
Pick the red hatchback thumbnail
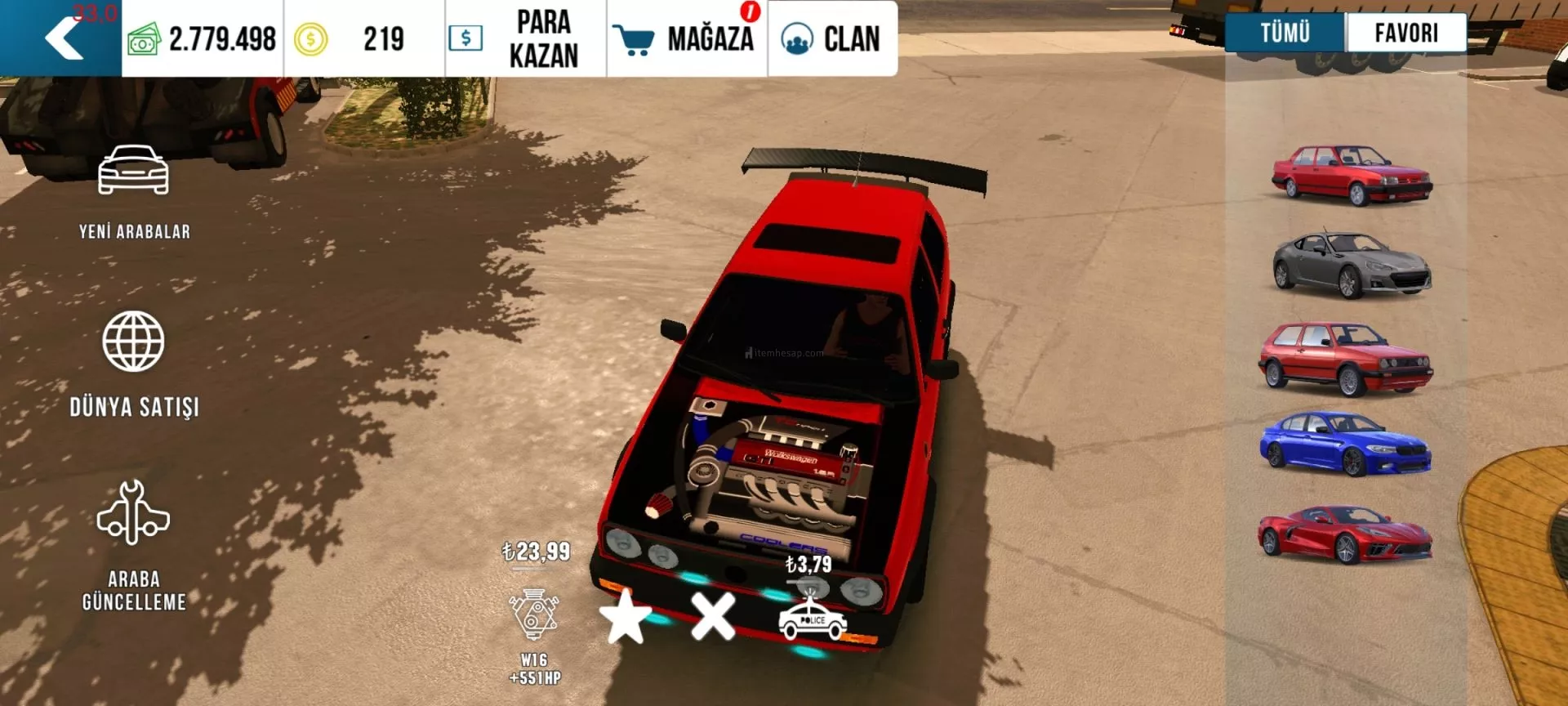[x=1346, y=358]
